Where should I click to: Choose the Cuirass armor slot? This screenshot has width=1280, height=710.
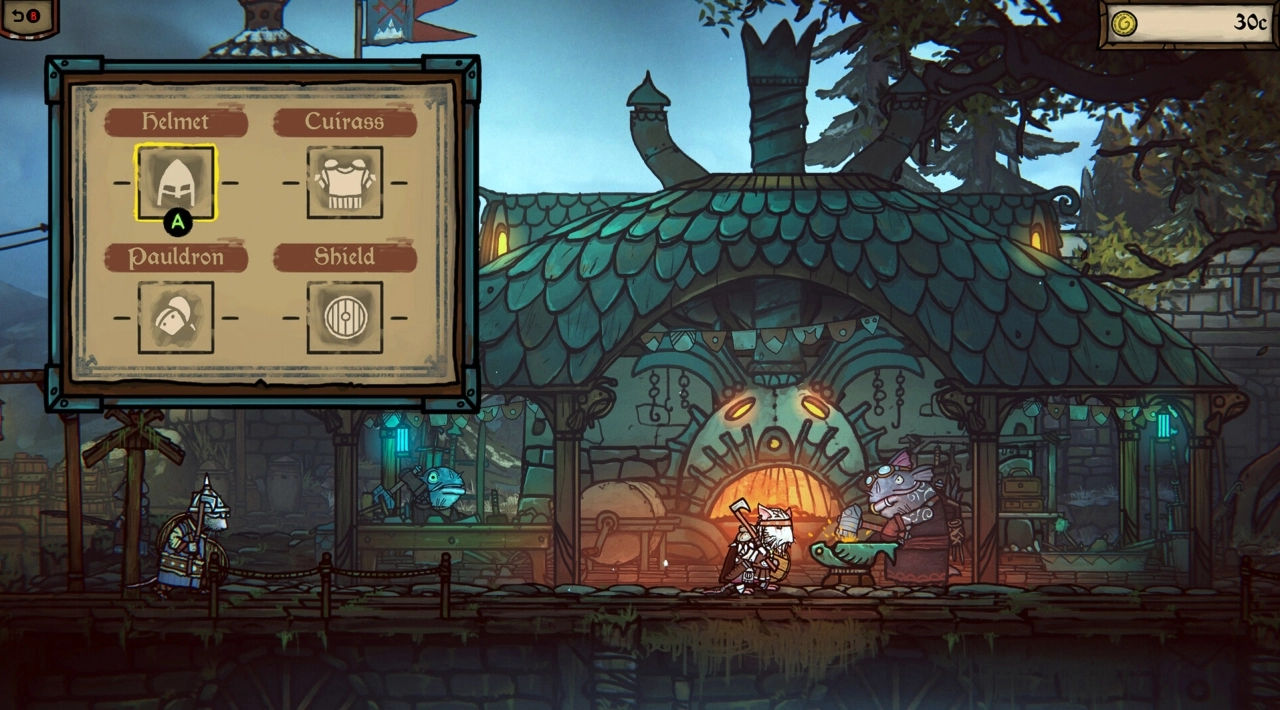pos(345,182)
